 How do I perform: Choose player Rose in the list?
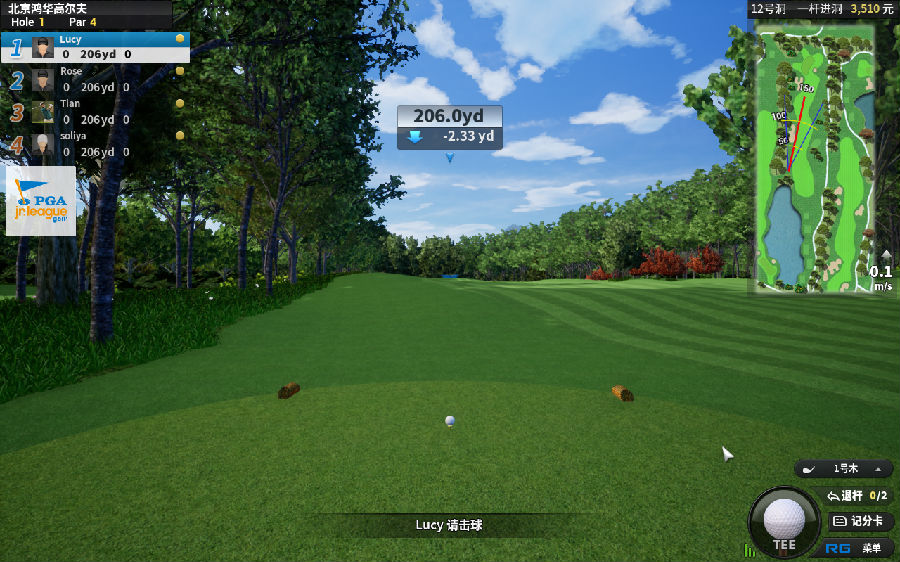95,79
